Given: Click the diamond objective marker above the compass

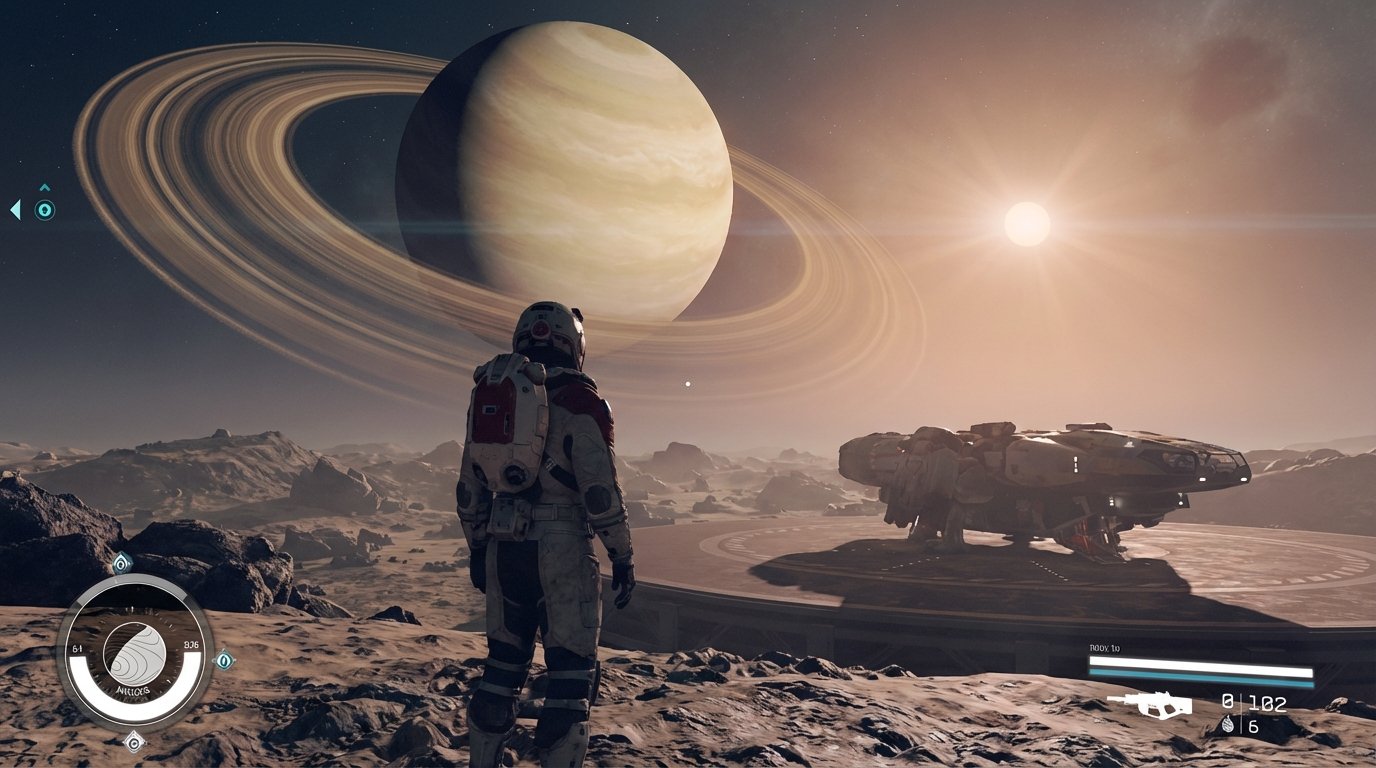Looking at the screenshot, I should pos(121,562).
